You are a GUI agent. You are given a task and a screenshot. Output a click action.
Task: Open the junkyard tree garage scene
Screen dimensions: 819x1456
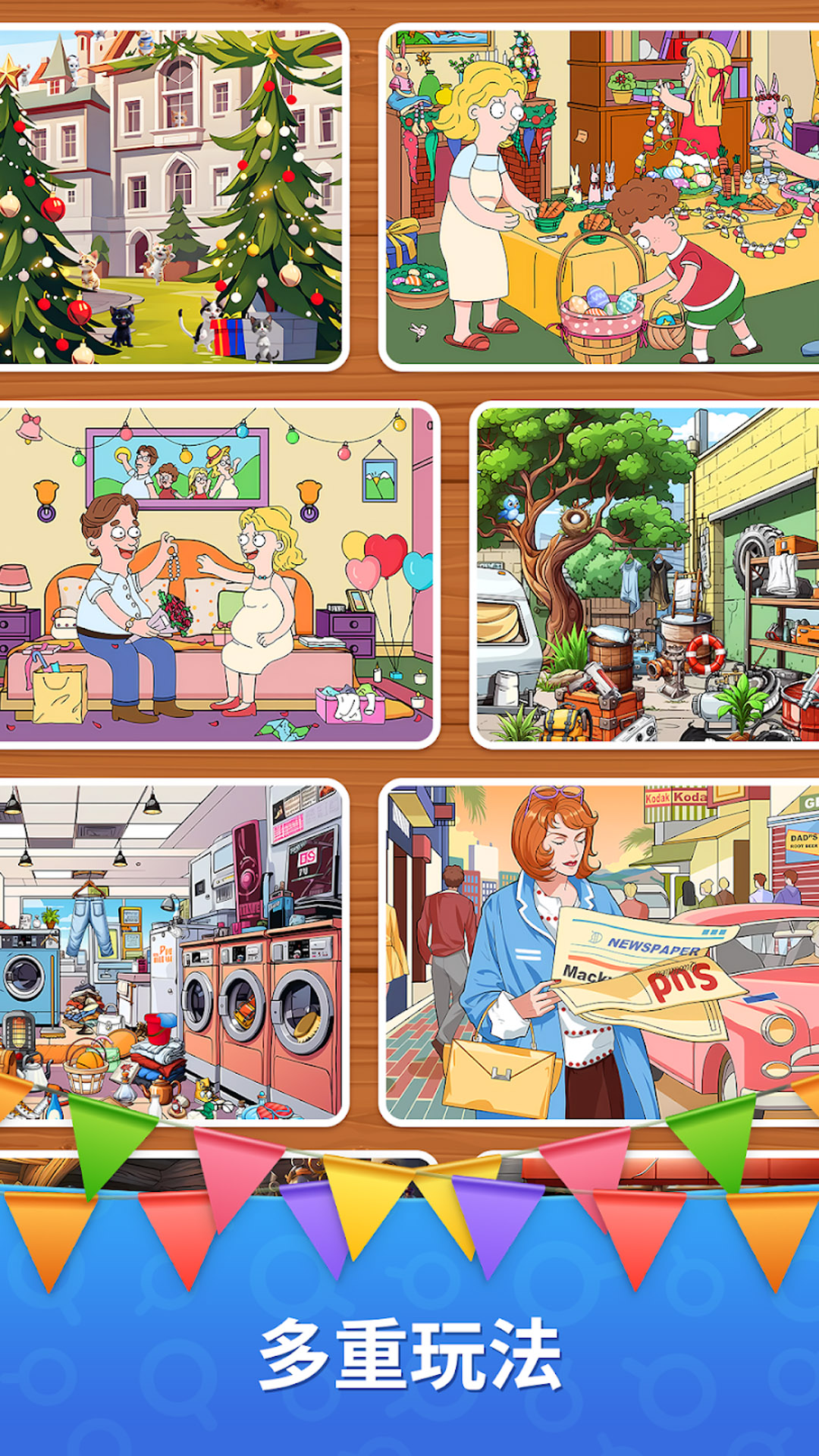[x=646, y=574]
